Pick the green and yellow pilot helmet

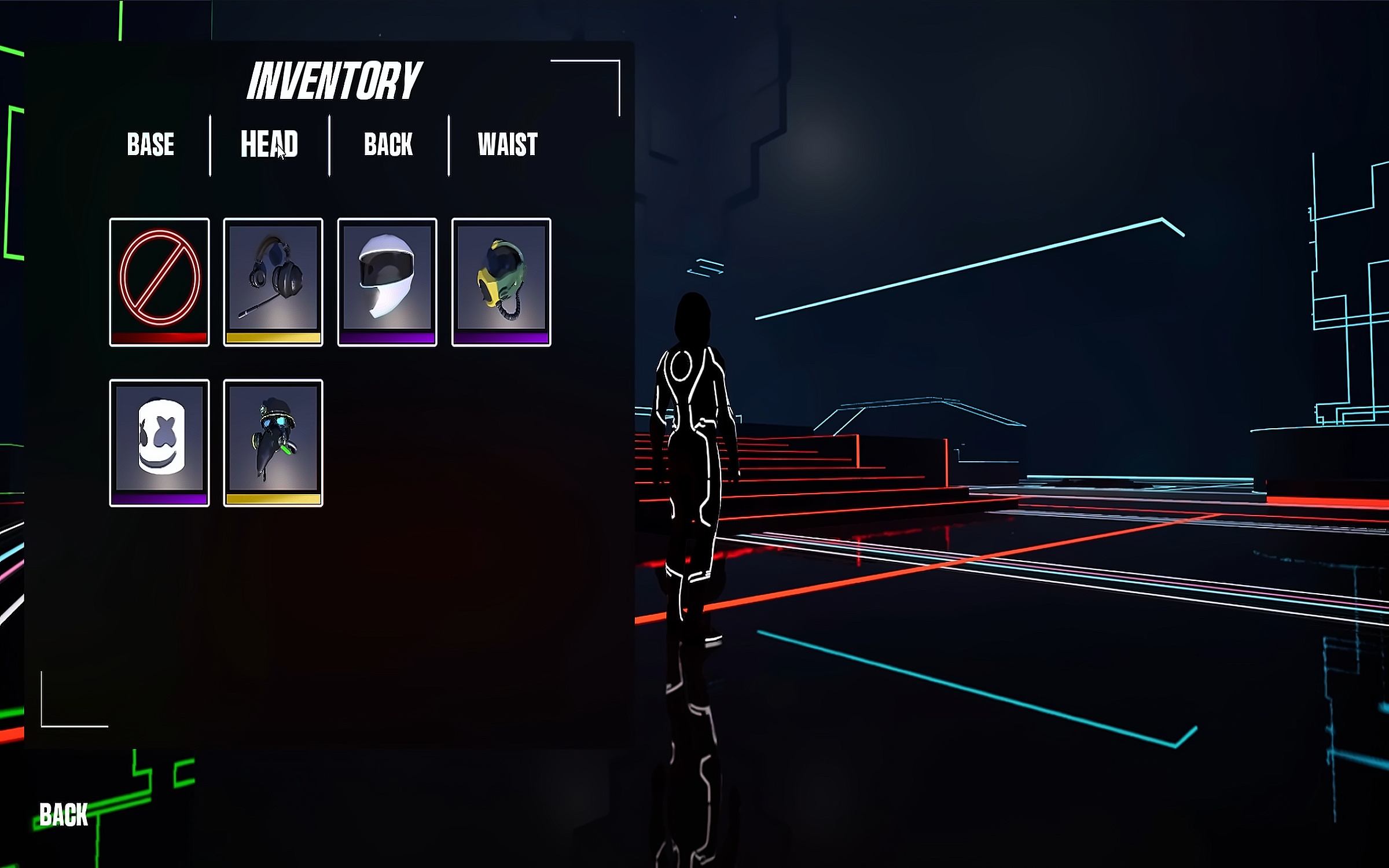501,282
